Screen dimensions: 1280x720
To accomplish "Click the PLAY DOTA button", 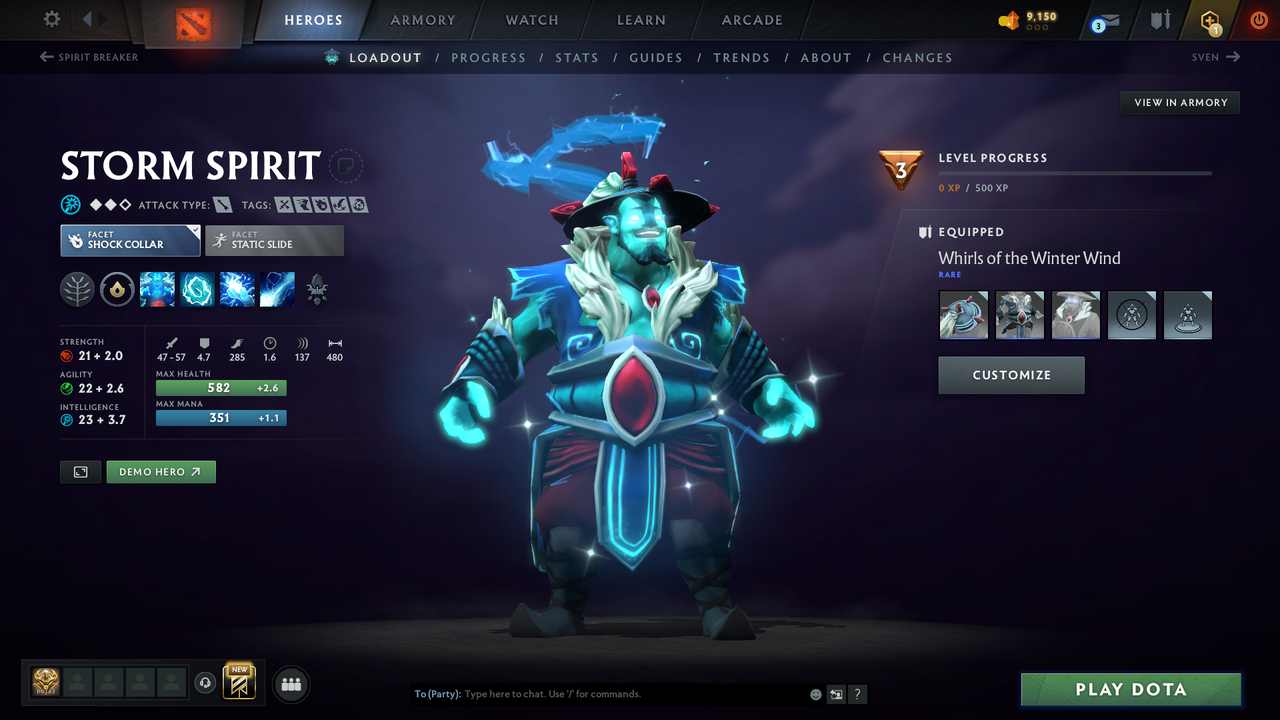I will (1130, 689).
